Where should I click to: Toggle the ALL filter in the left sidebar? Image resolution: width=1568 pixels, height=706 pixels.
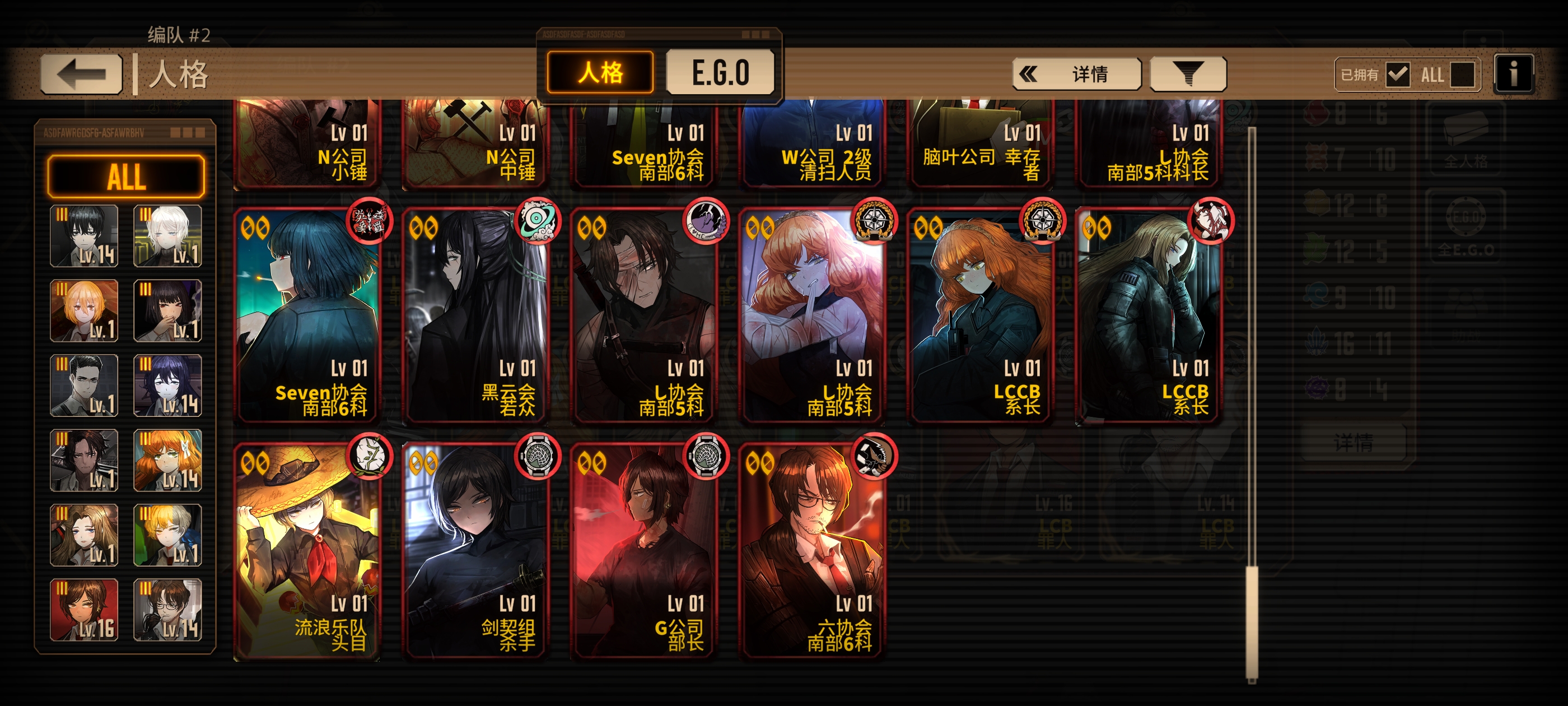click(x=126, y=178)
